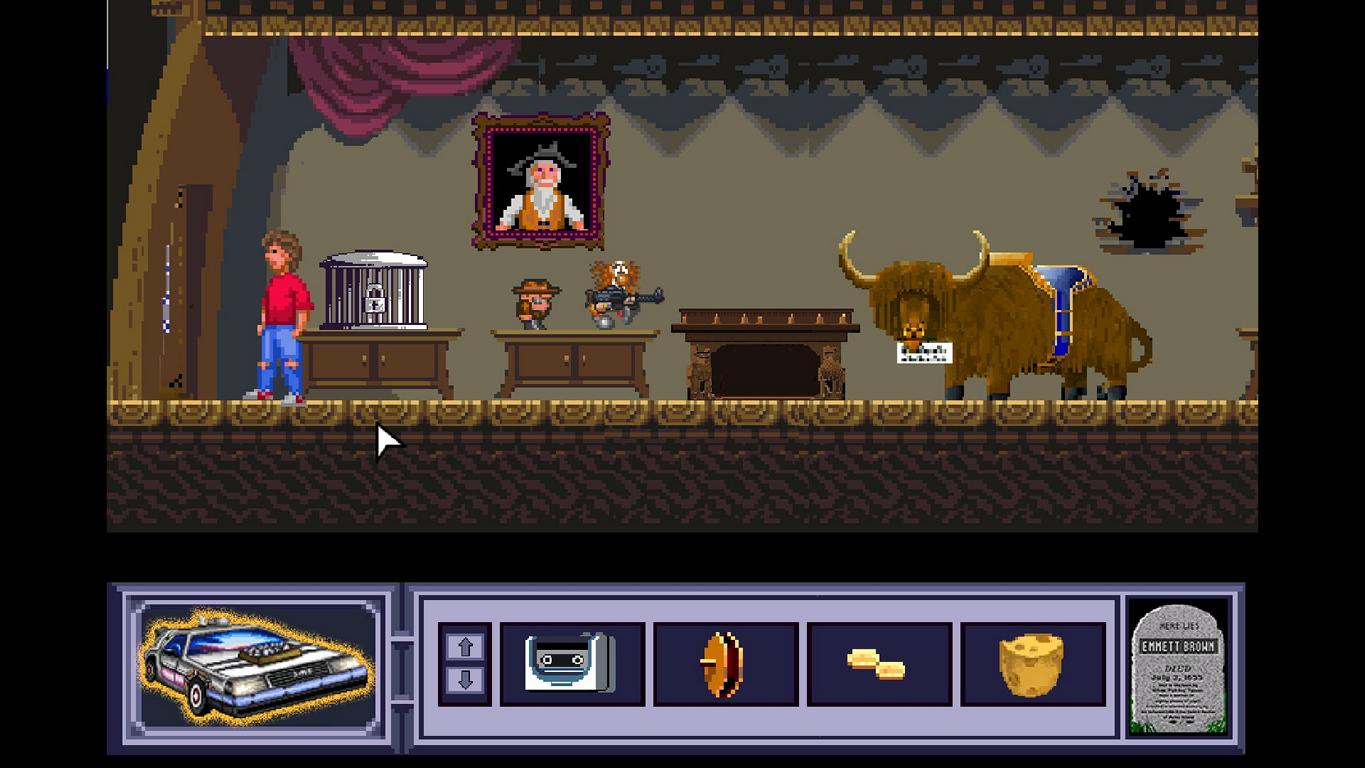Screen dimensions: 1365x768
Task: Click the DeLorean time machine icon
Action: (x=256, y=666)
